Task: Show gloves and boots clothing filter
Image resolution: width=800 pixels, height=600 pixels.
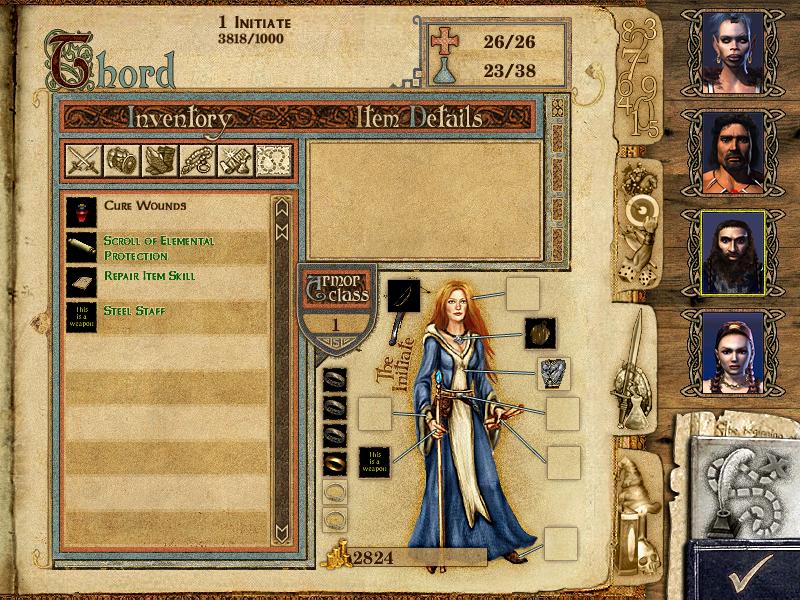Action: (x=158, y=161)
